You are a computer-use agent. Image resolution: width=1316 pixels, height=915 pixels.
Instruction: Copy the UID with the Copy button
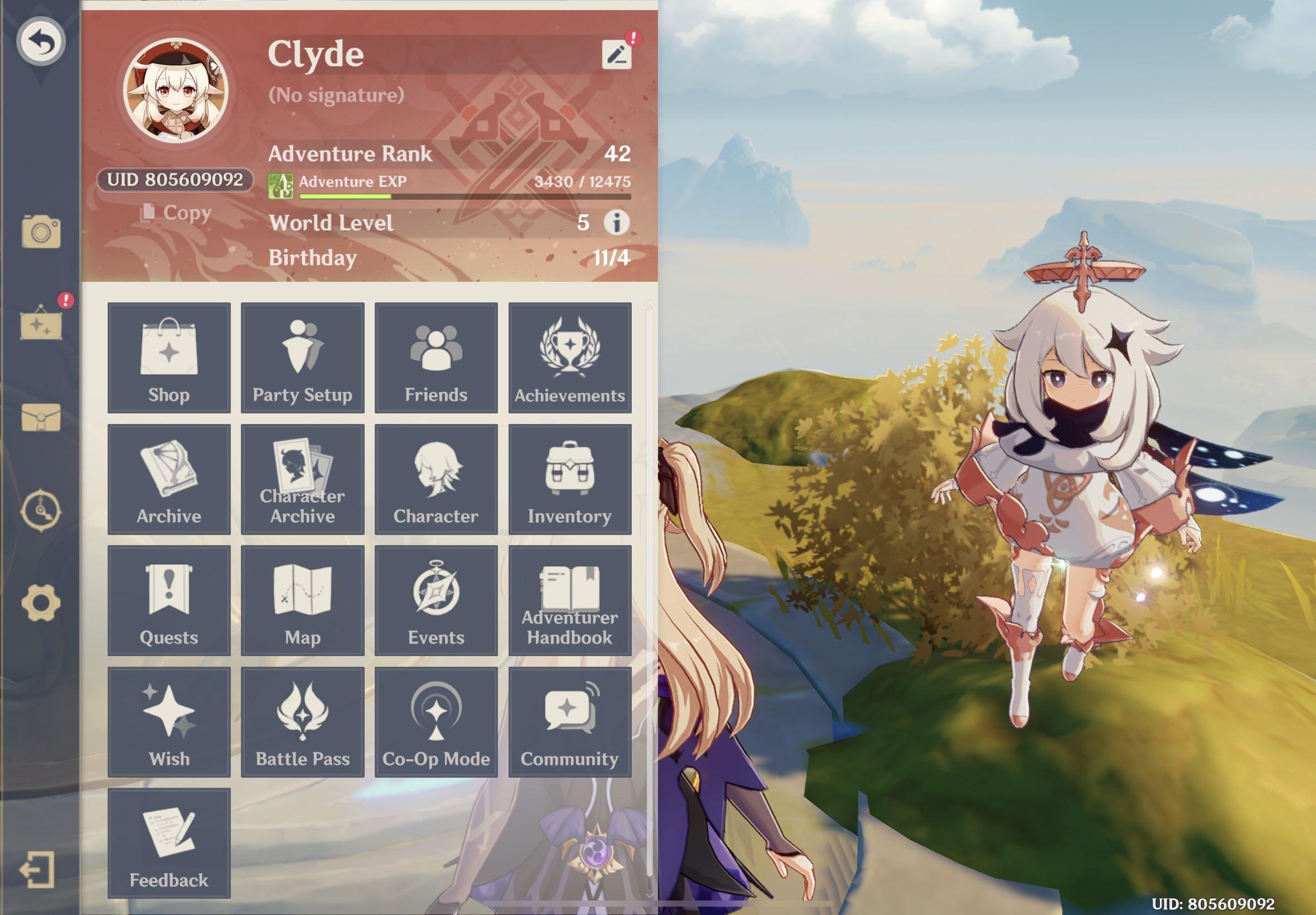pyautogui.click(x=176, y=213)
